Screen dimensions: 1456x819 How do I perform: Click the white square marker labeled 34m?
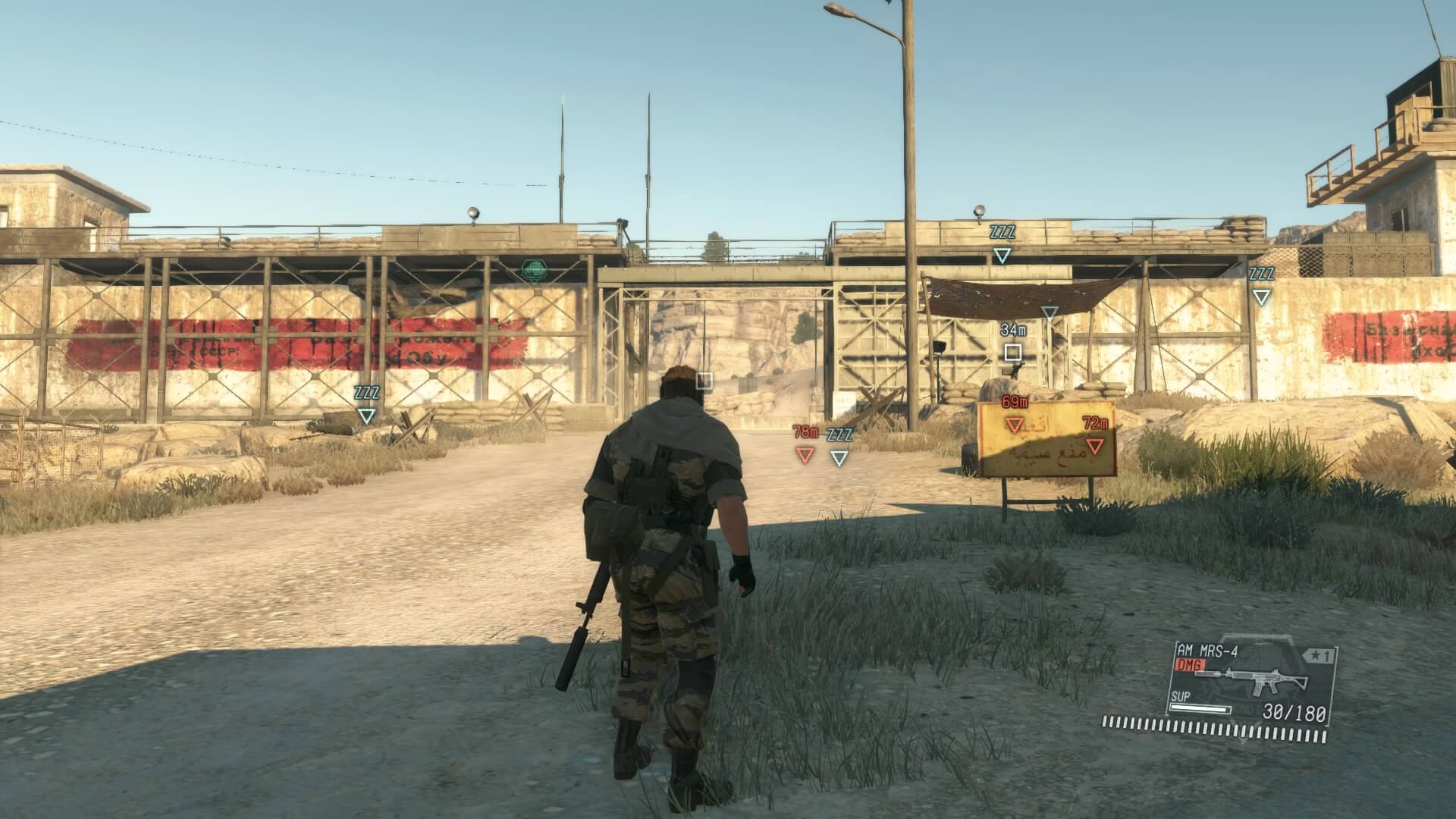(x=1012, y=352)
